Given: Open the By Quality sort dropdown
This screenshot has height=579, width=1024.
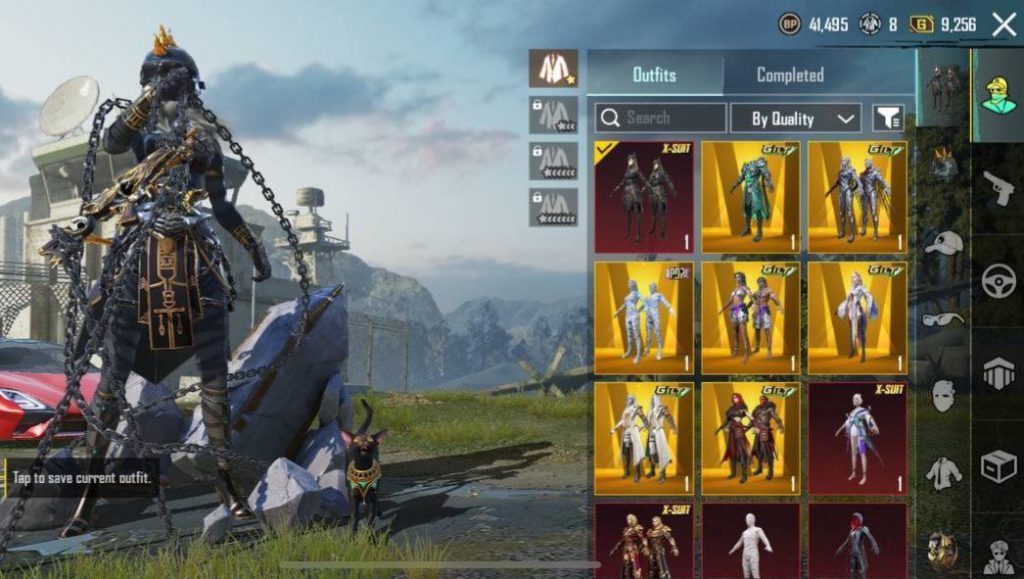Looking at the screenshot, I should pos(795,118).
